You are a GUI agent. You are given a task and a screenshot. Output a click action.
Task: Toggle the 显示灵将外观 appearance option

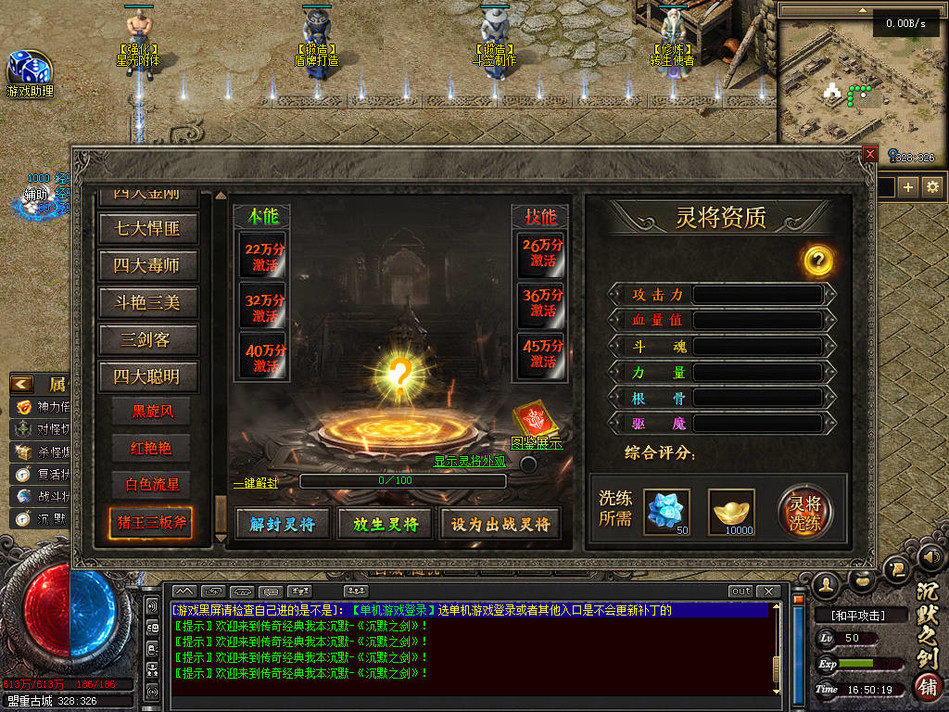[528, 463]
